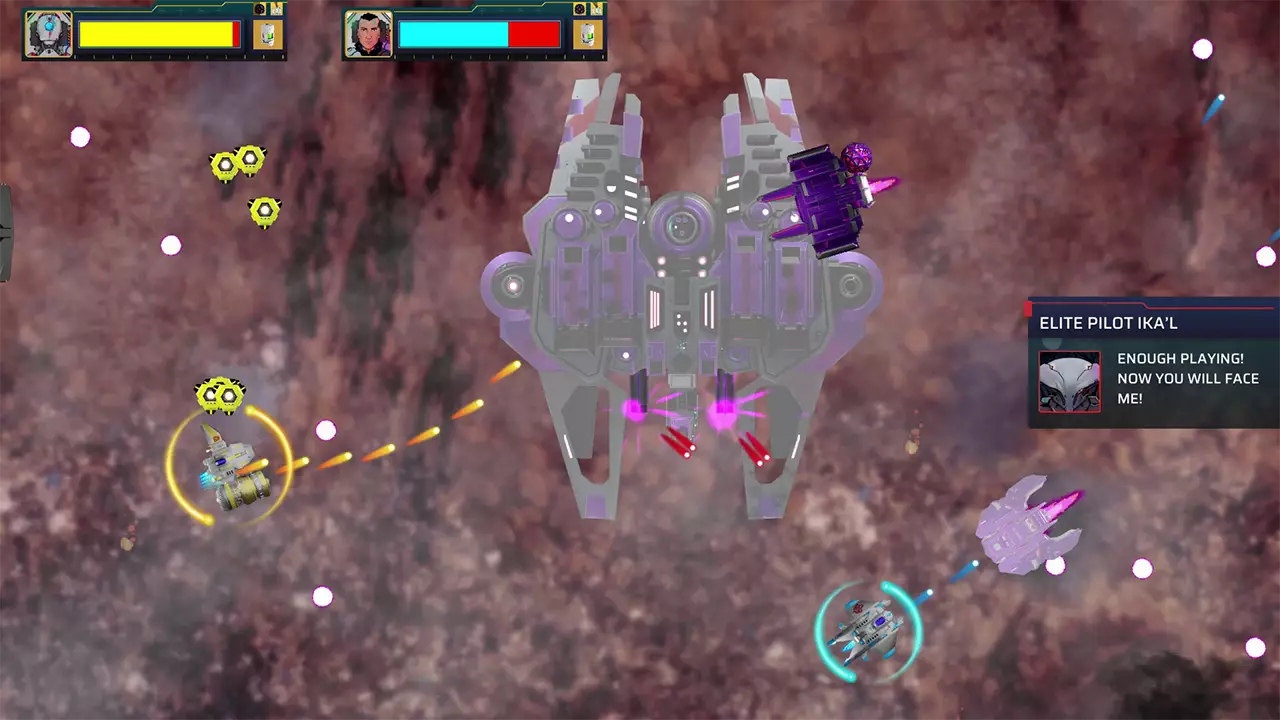Click the dark emblem above Player 2's item slot
The height and width of the screenshot is (720, 1280).
[x=580, y=8]
